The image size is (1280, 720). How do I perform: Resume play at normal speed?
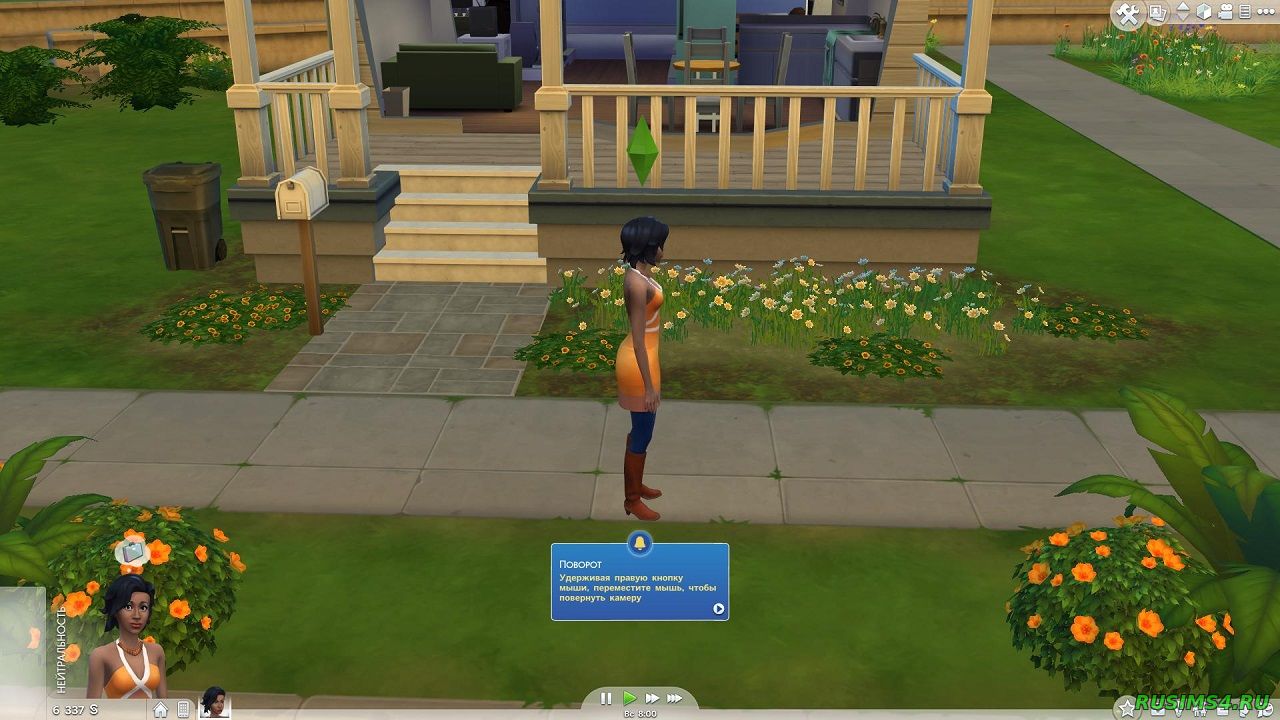tap(630, 697)
